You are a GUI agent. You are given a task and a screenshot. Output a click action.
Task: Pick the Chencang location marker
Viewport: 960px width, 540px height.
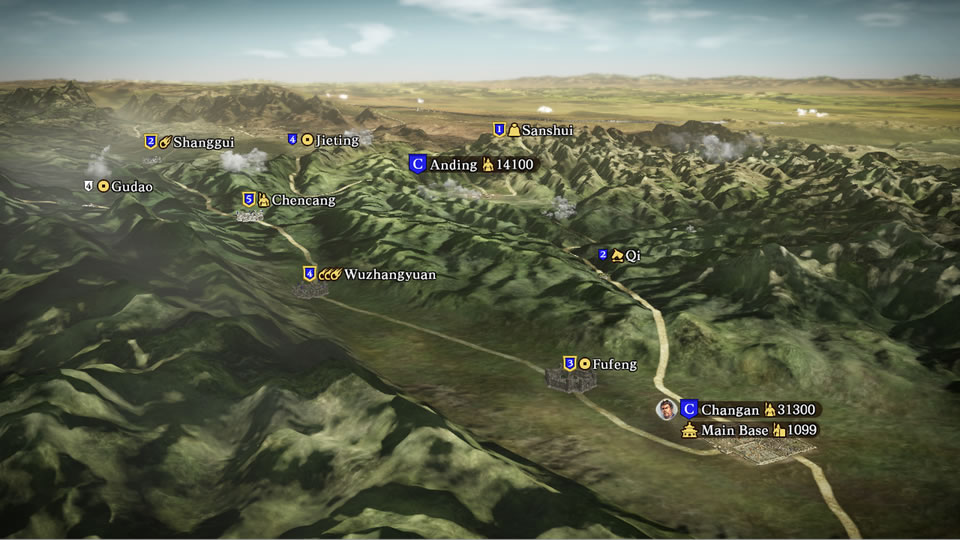289,200
